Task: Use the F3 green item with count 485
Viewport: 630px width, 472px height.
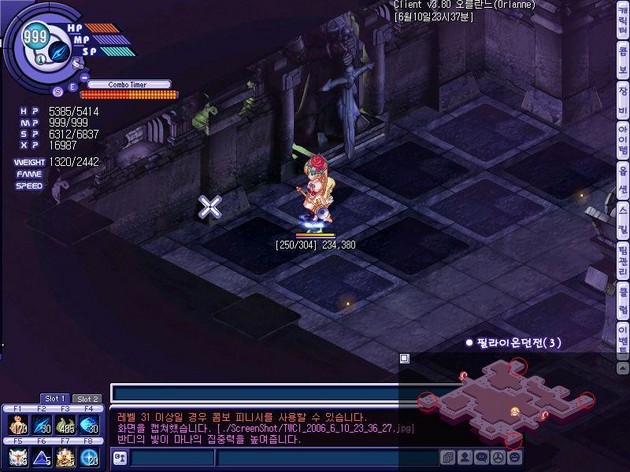Action: click(66, 425)
